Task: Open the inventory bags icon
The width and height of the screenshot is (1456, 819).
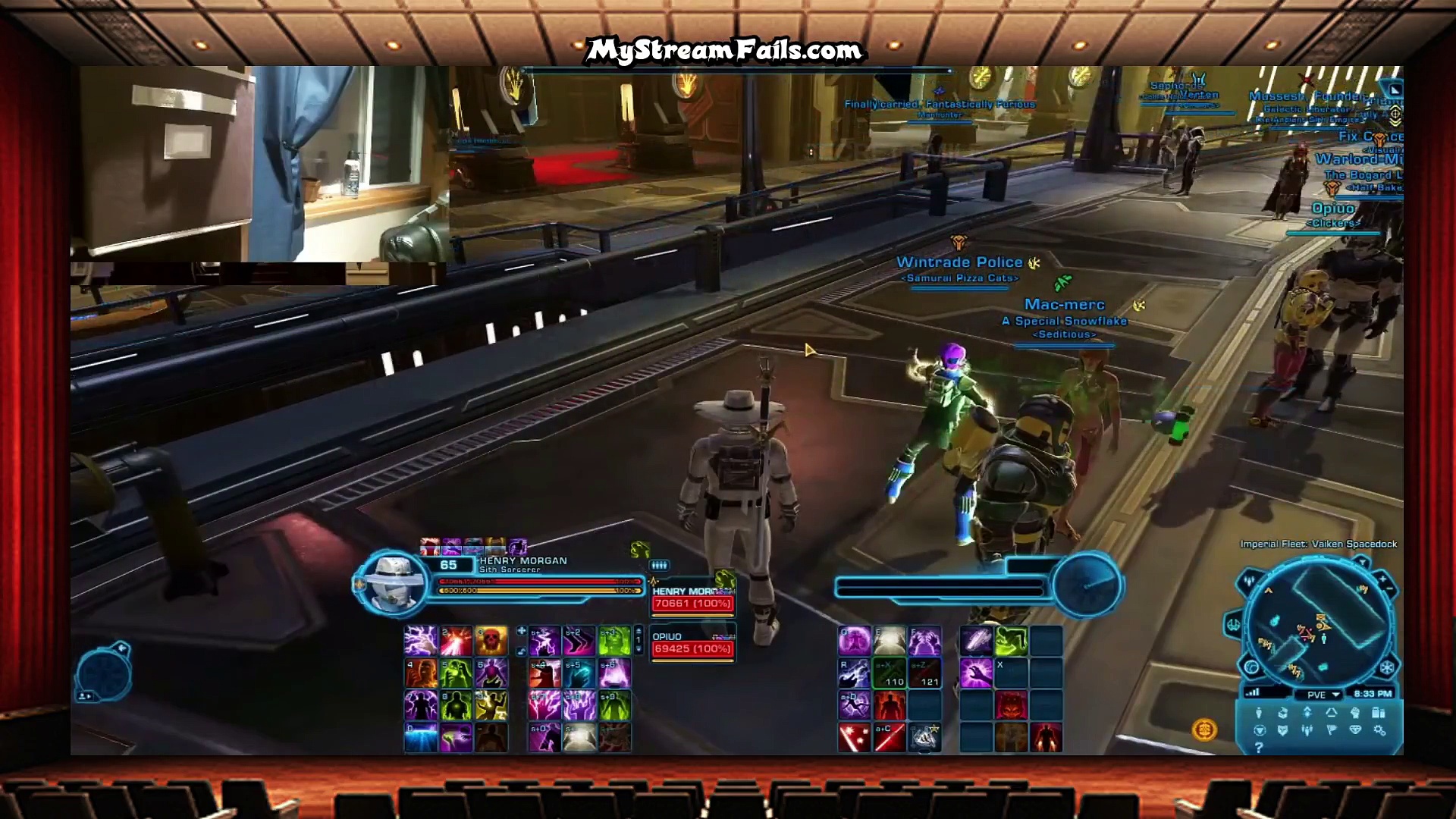Action: 1379,713
